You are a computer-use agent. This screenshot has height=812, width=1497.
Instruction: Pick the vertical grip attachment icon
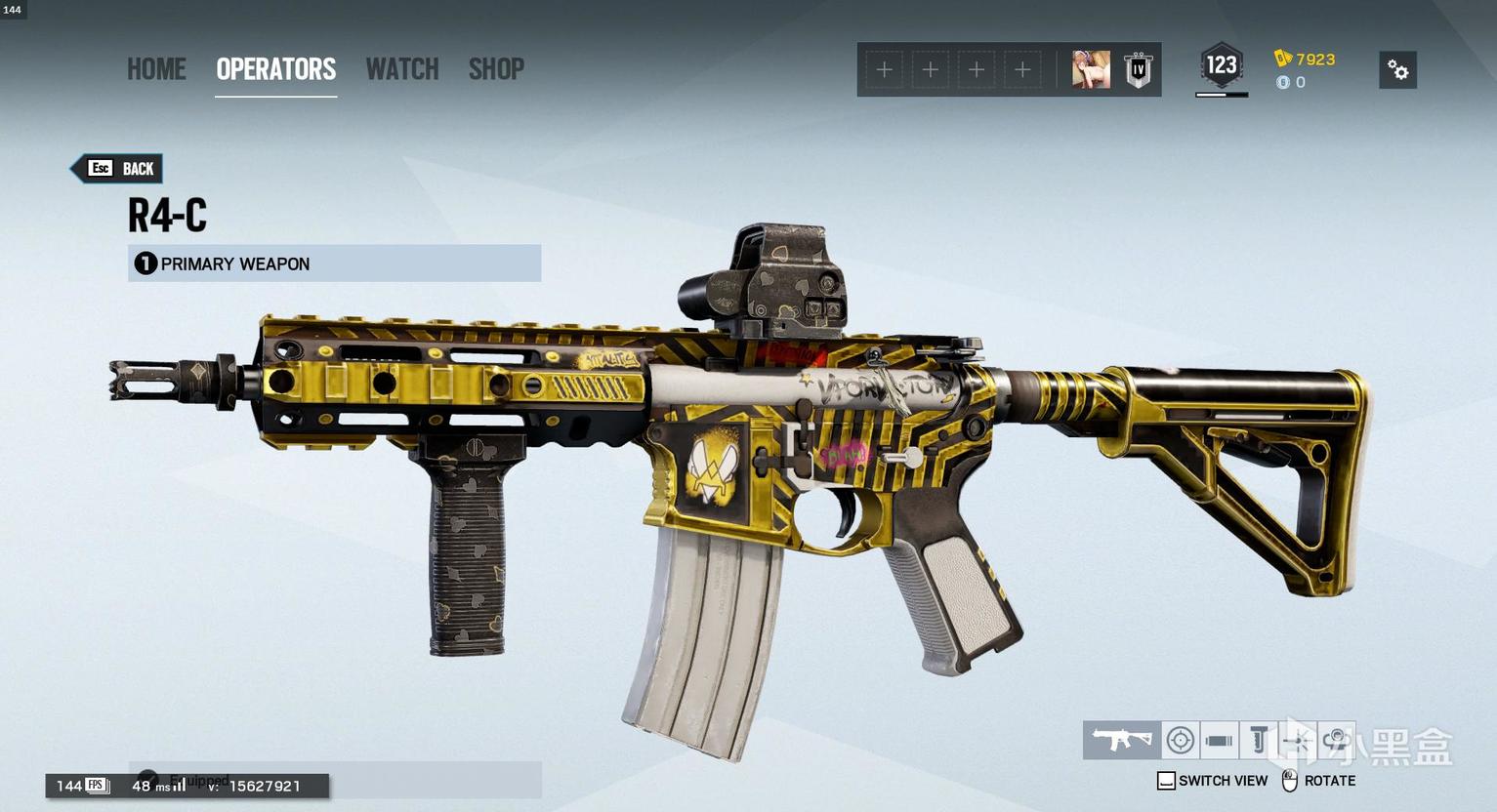1259,741
